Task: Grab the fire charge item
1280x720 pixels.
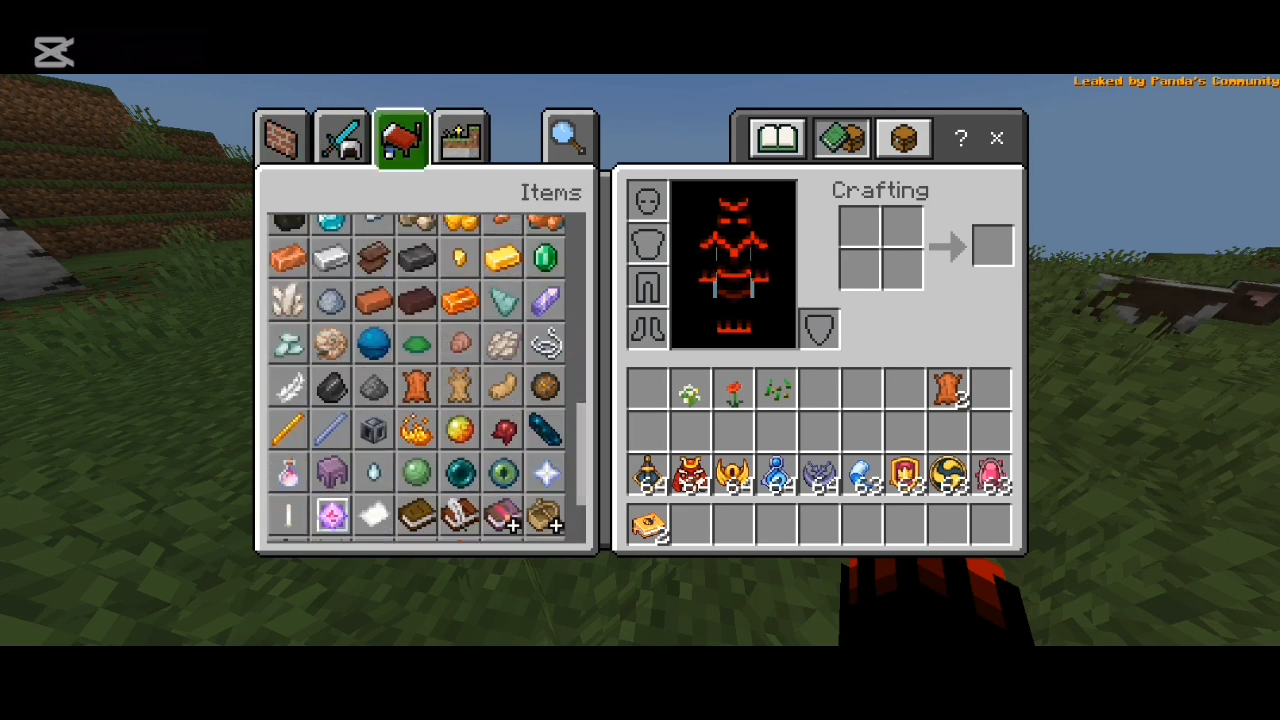Action: (x=416, y=430)
